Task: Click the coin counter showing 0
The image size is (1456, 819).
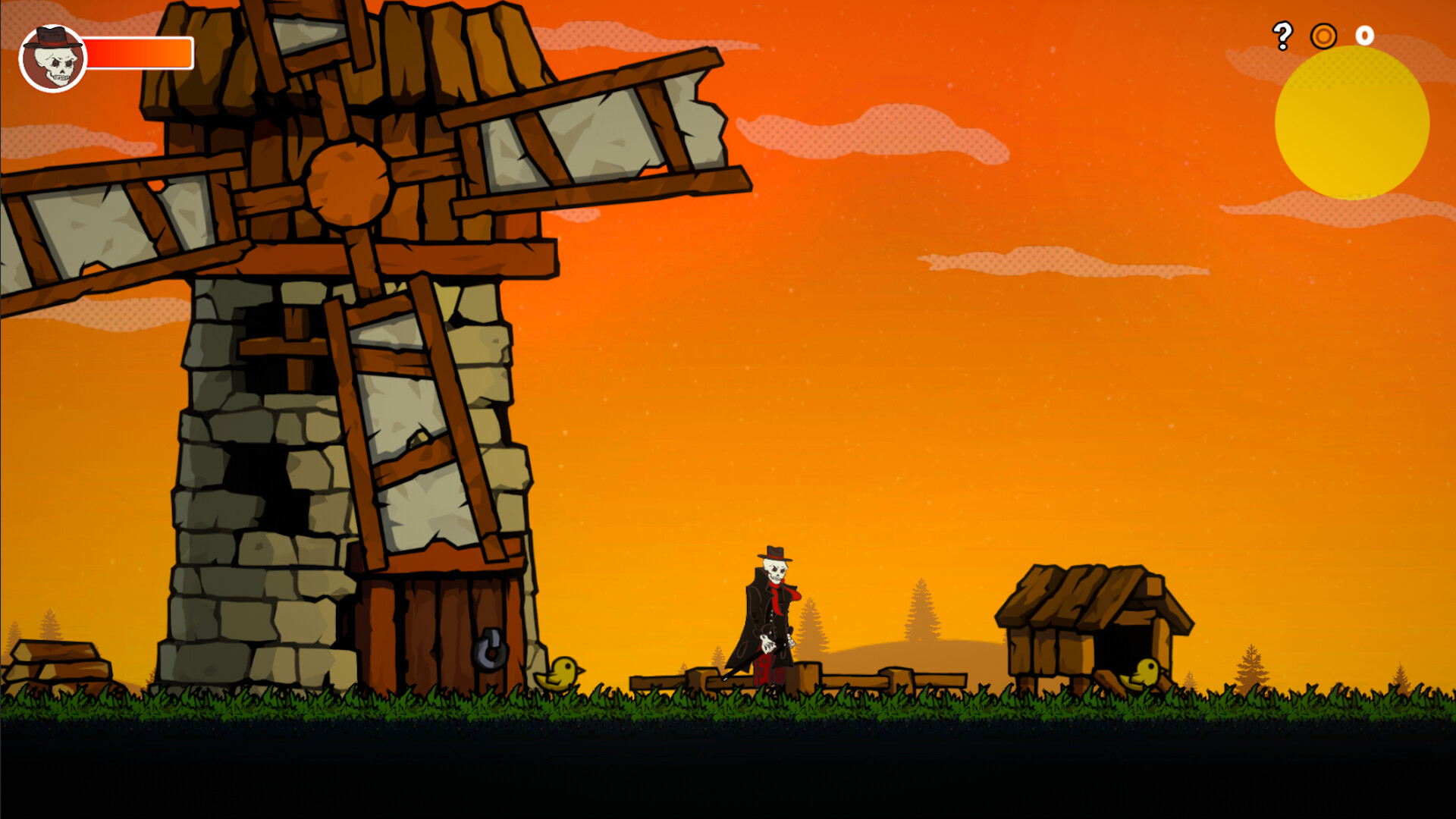Action: [x=1363, y=33]
